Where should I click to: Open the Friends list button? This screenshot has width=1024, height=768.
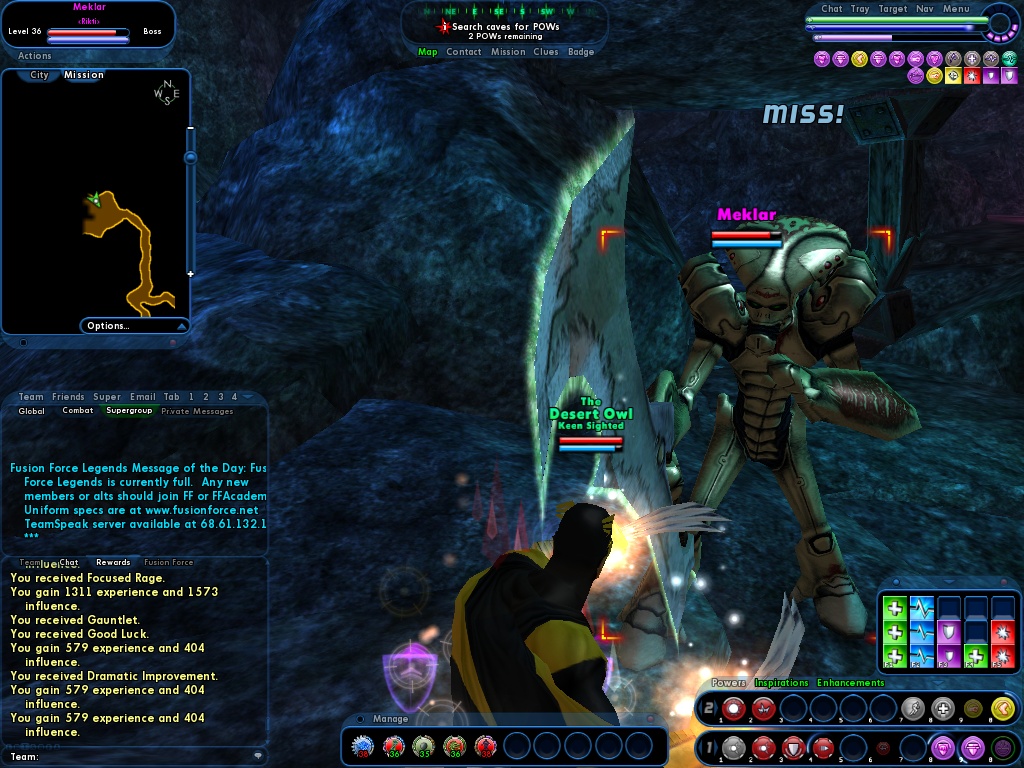pos(68,397)
